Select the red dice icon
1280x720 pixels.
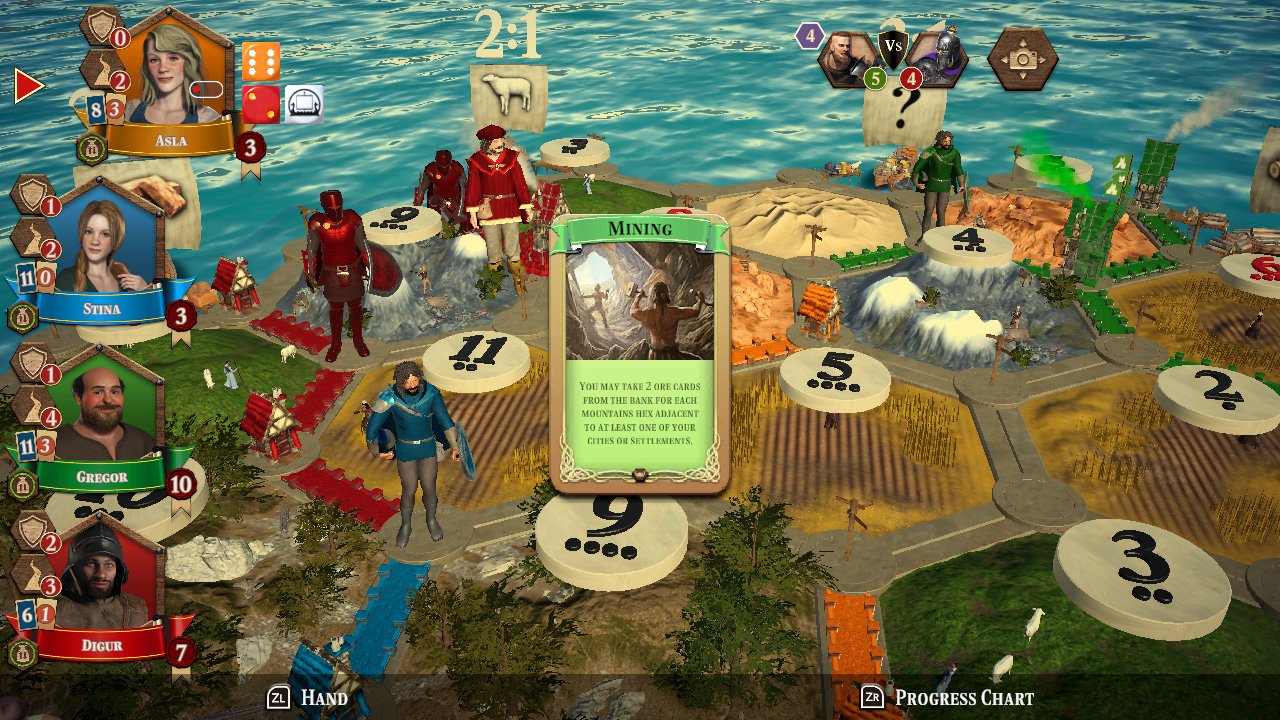point(261,104)
